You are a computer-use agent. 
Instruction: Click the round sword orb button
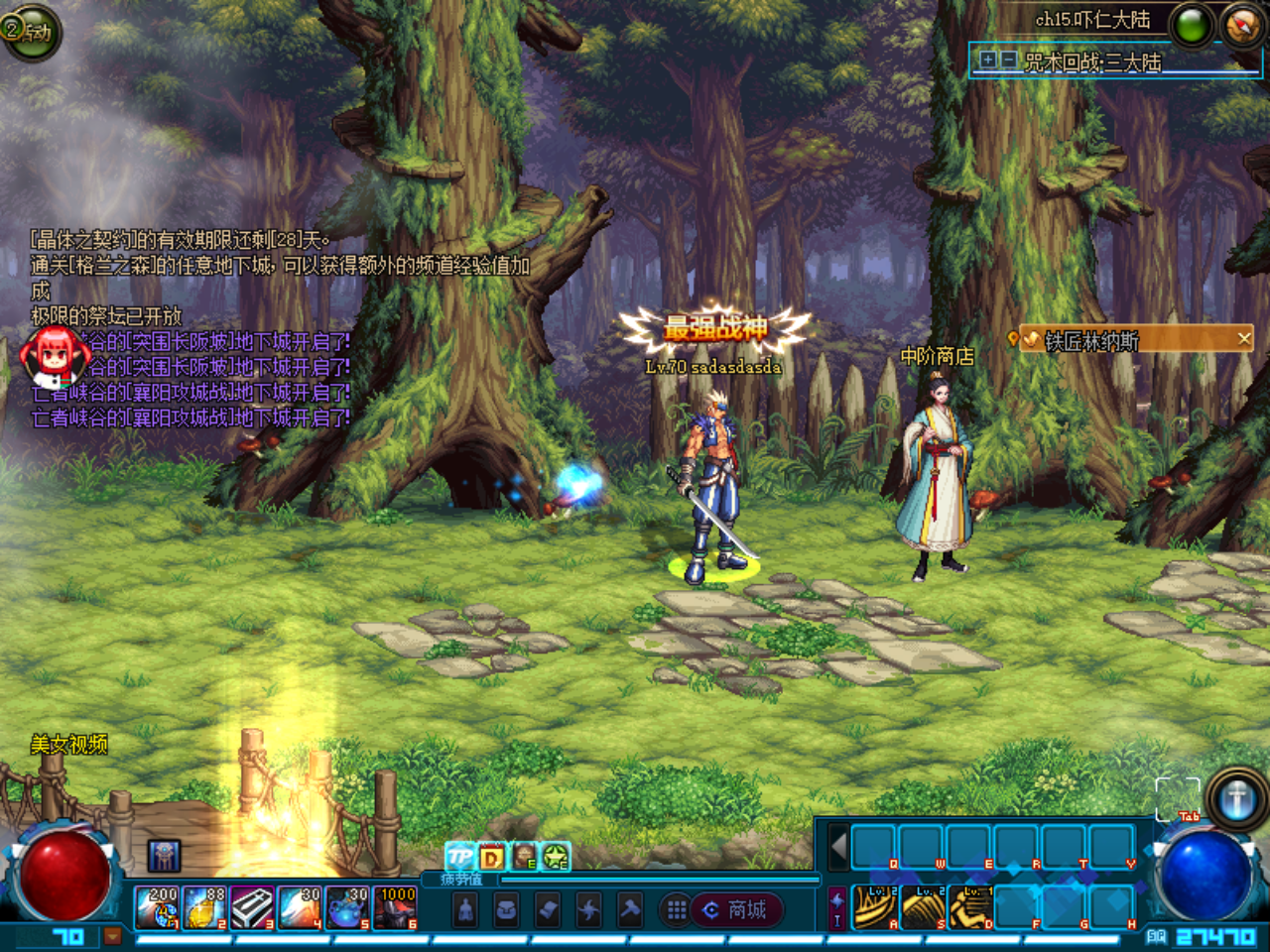click(x=1236, y=799)
